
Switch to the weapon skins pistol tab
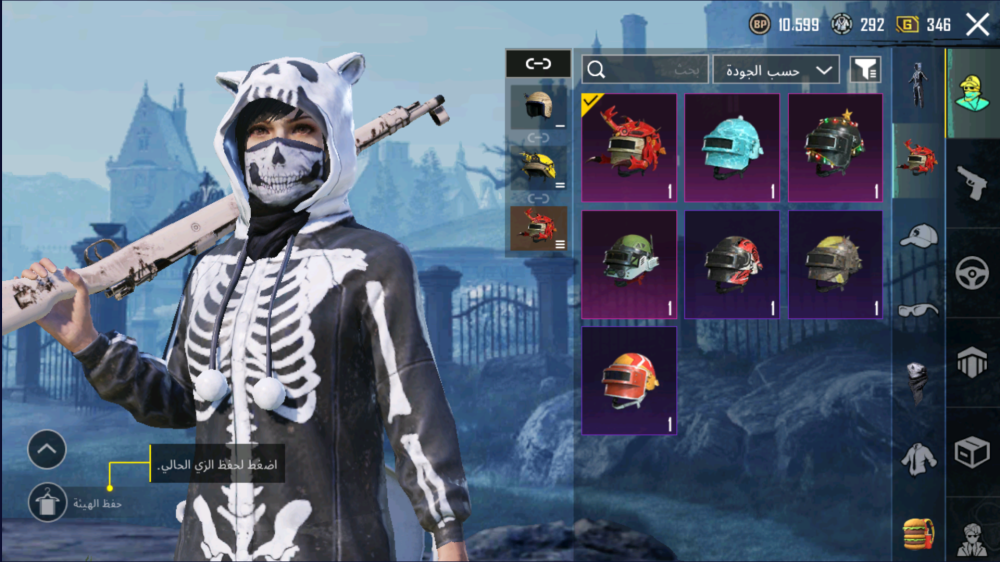pyautogui.click(x=971, y=183)
